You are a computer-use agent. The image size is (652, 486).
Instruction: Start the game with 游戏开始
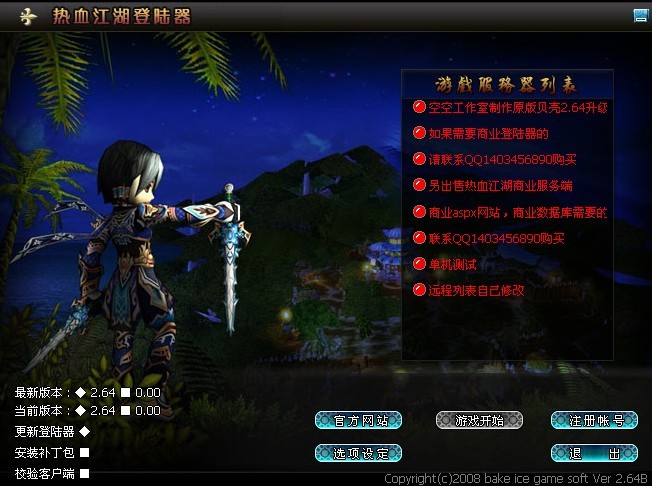(x=480, y=420)
